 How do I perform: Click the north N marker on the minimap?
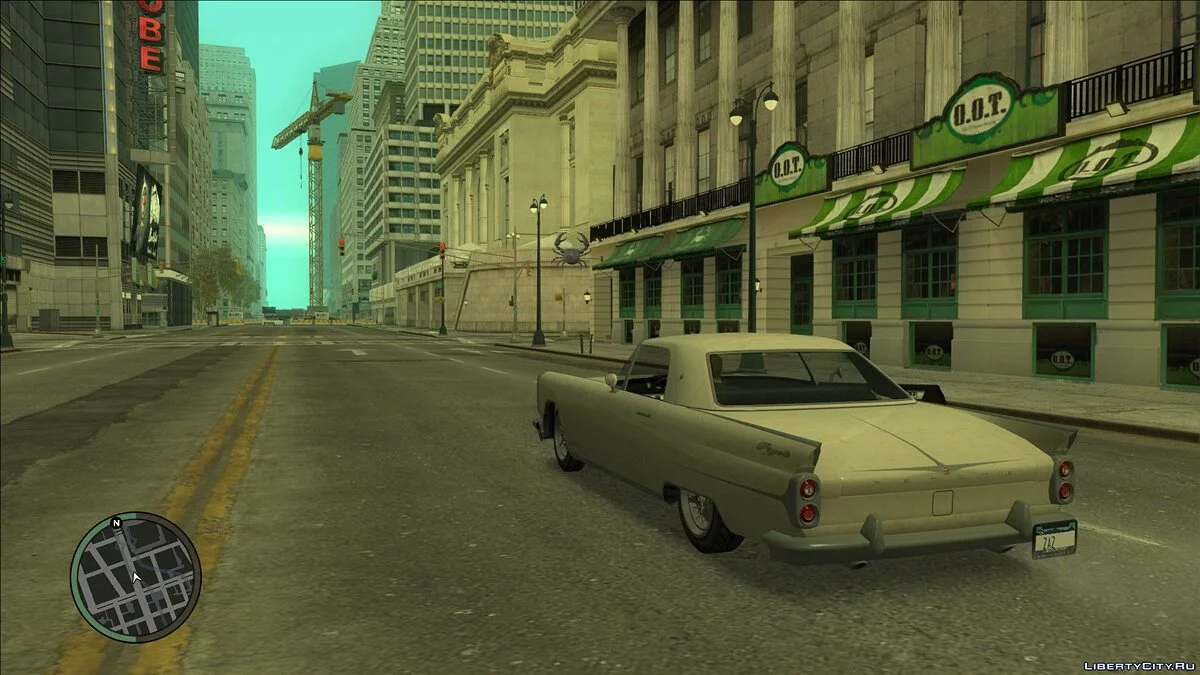click(116, 523)
